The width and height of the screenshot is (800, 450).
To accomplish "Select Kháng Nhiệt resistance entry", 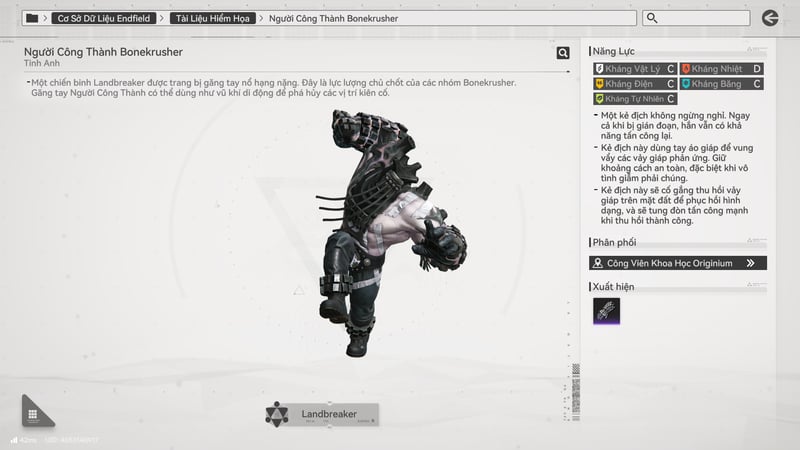I will click(722, 69).
